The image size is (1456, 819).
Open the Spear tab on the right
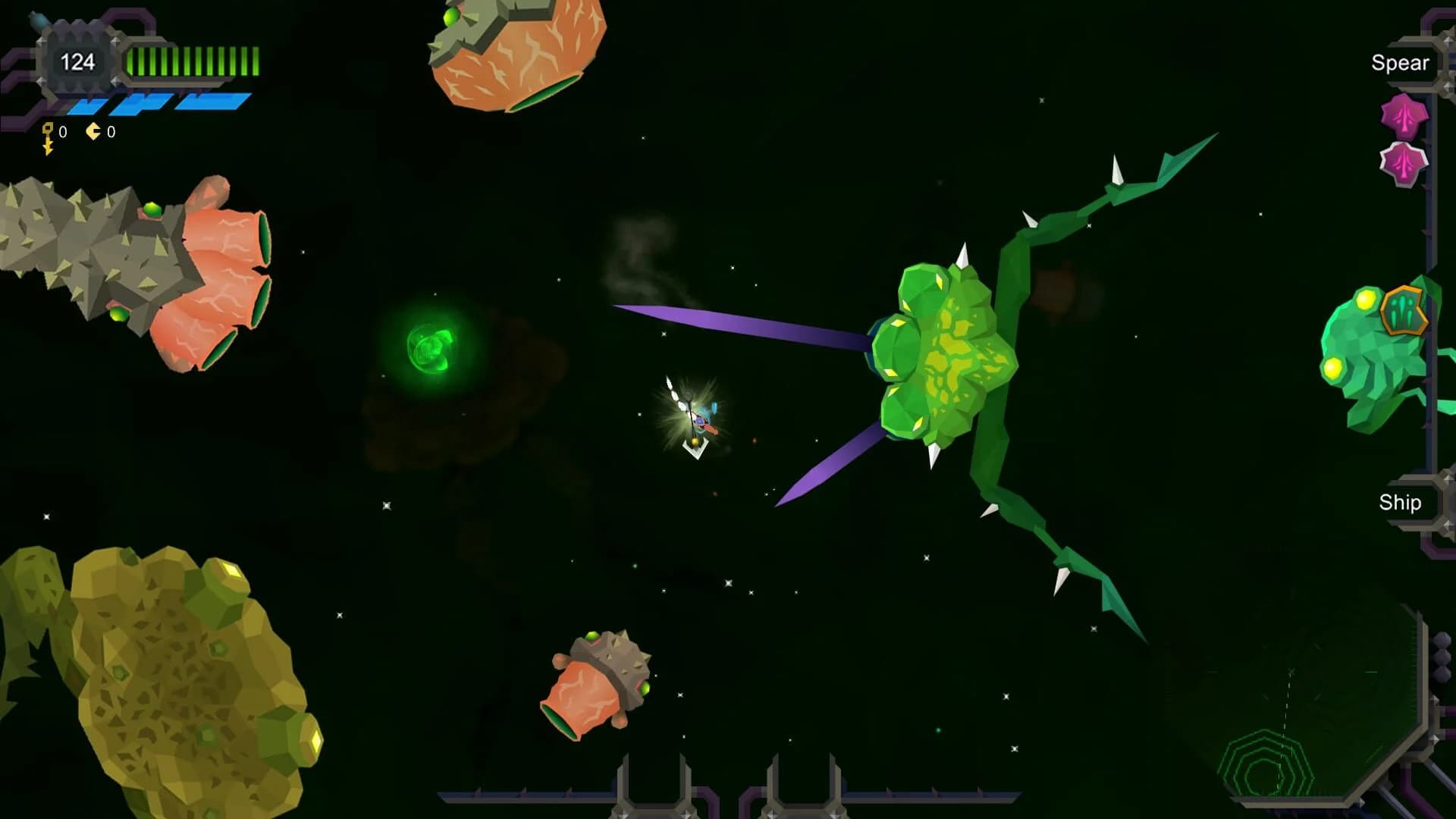coord(1401,63)
